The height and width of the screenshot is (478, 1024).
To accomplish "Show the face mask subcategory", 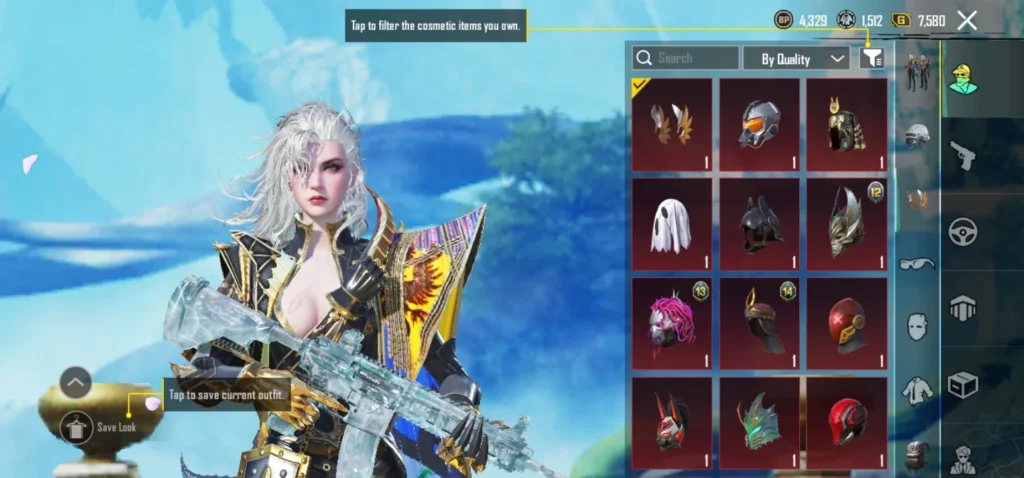I will coord(917,326).
